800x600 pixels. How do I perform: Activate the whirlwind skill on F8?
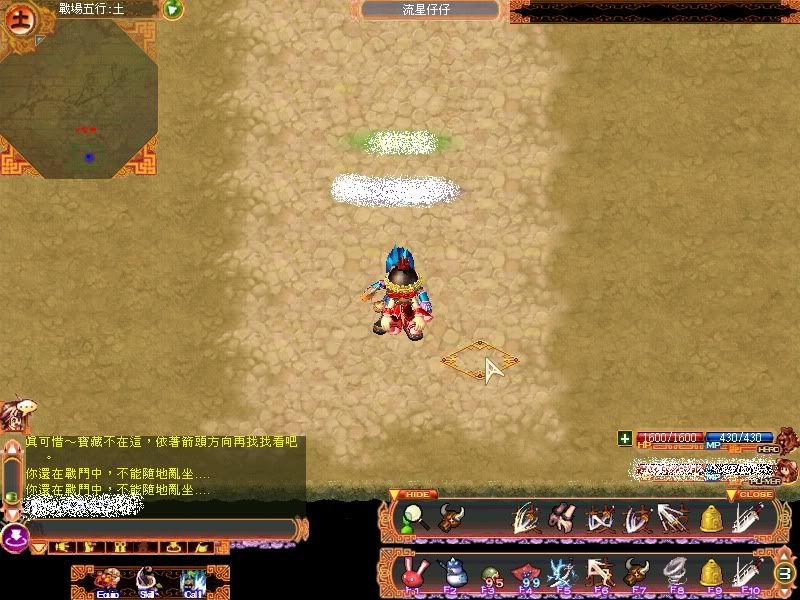pyautogui.click(x=672, y=572)
